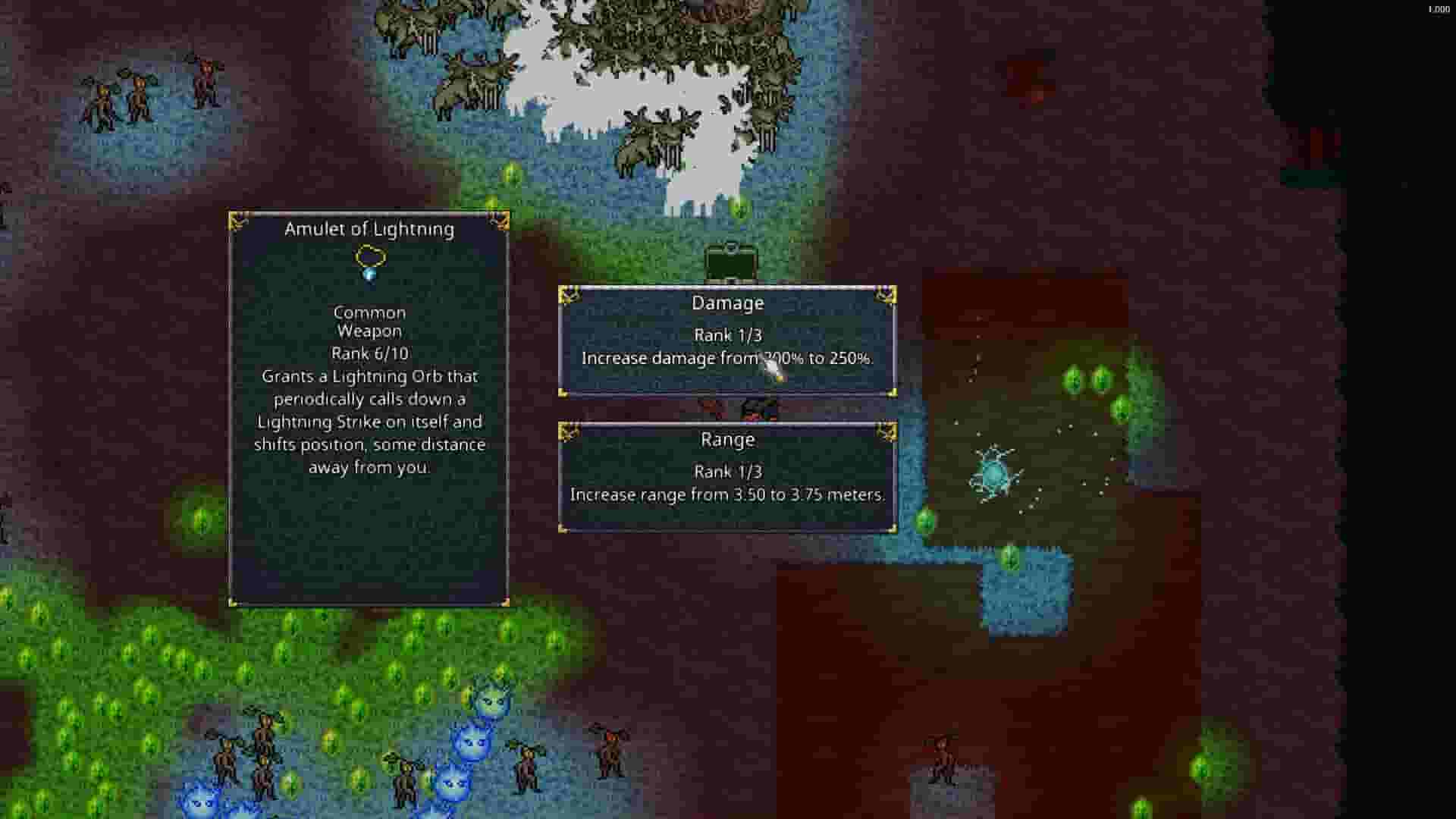
Task: Click the Amulet of Lightning title text
Action: [369, 228]
